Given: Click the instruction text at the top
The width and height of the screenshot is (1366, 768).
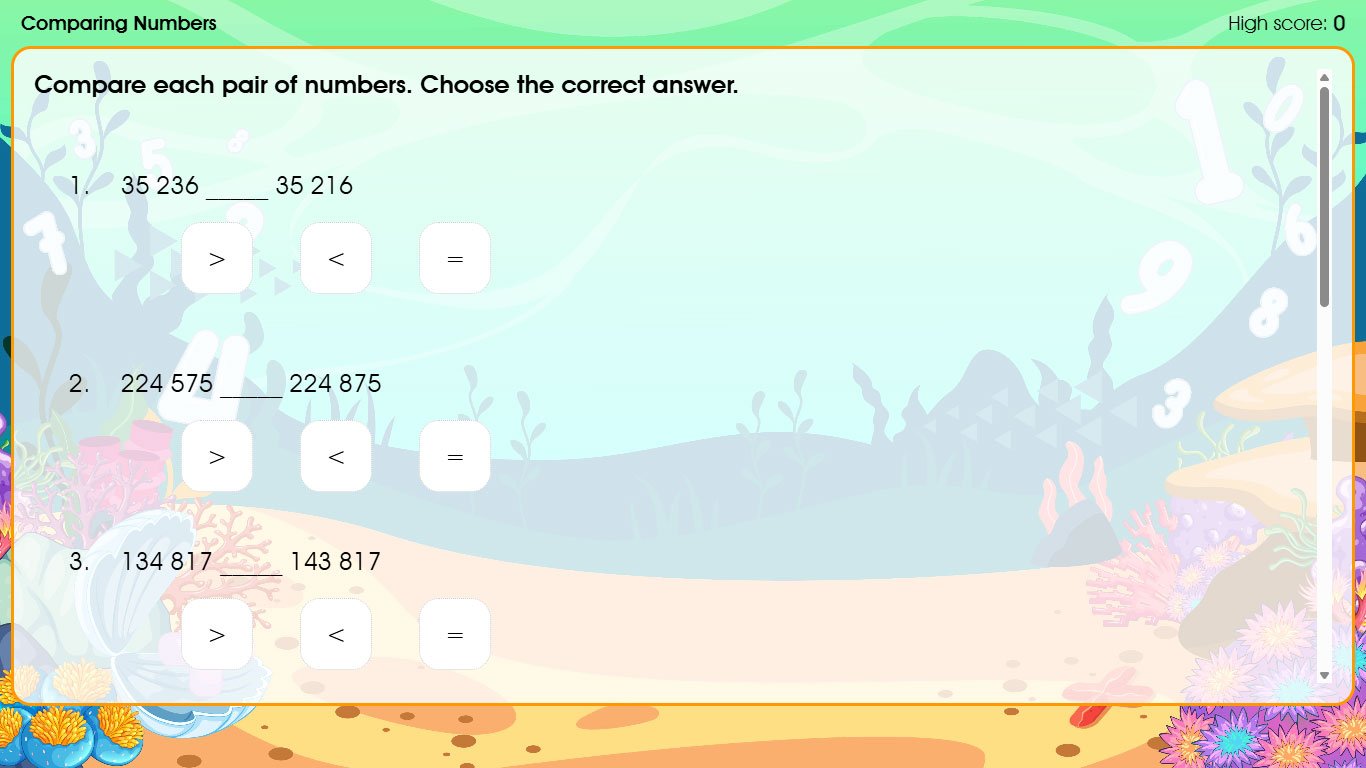Looking at the screenshot, I should point(385,85).
